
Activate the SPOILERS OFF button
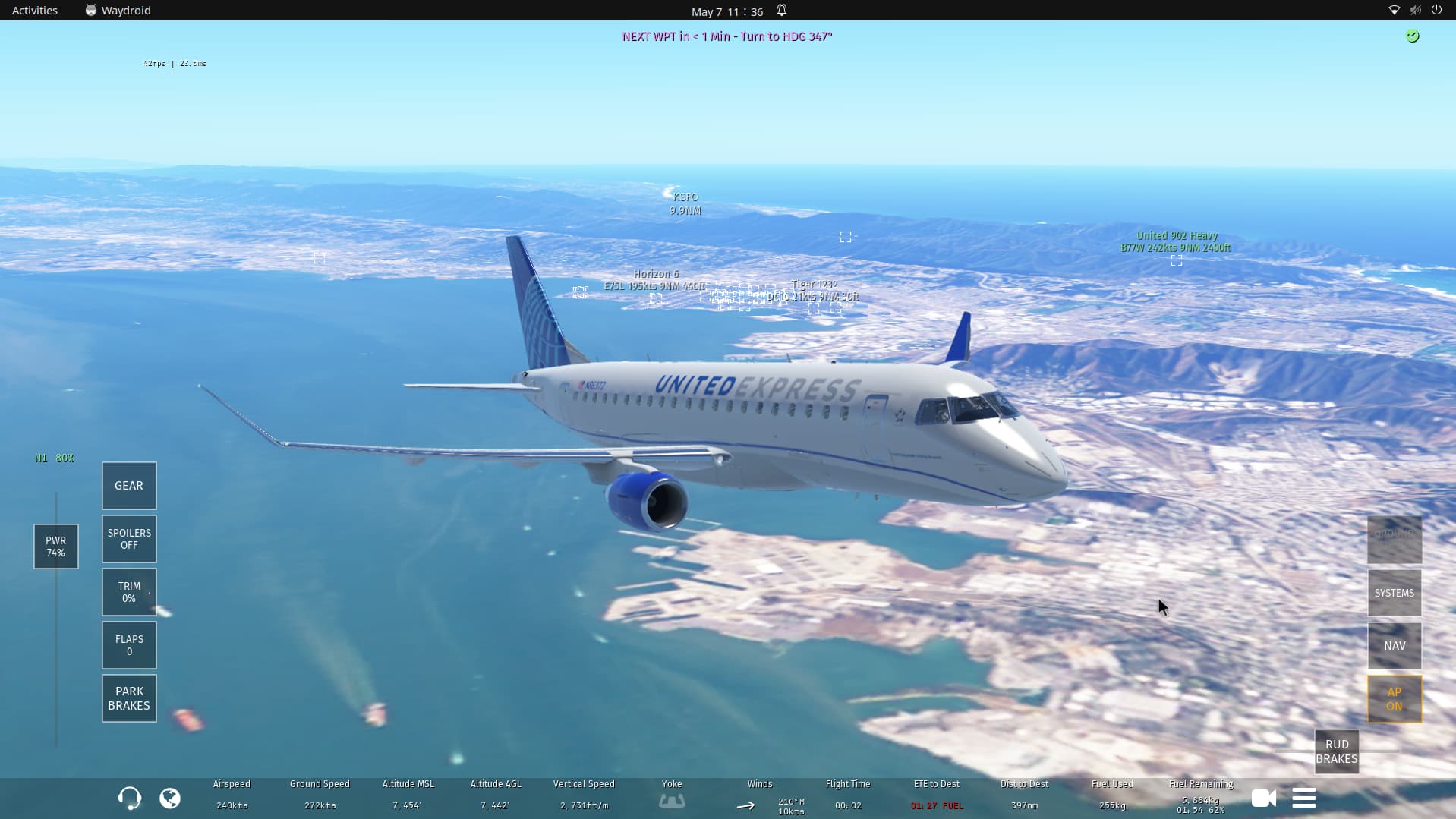click(x=129, y=539)
